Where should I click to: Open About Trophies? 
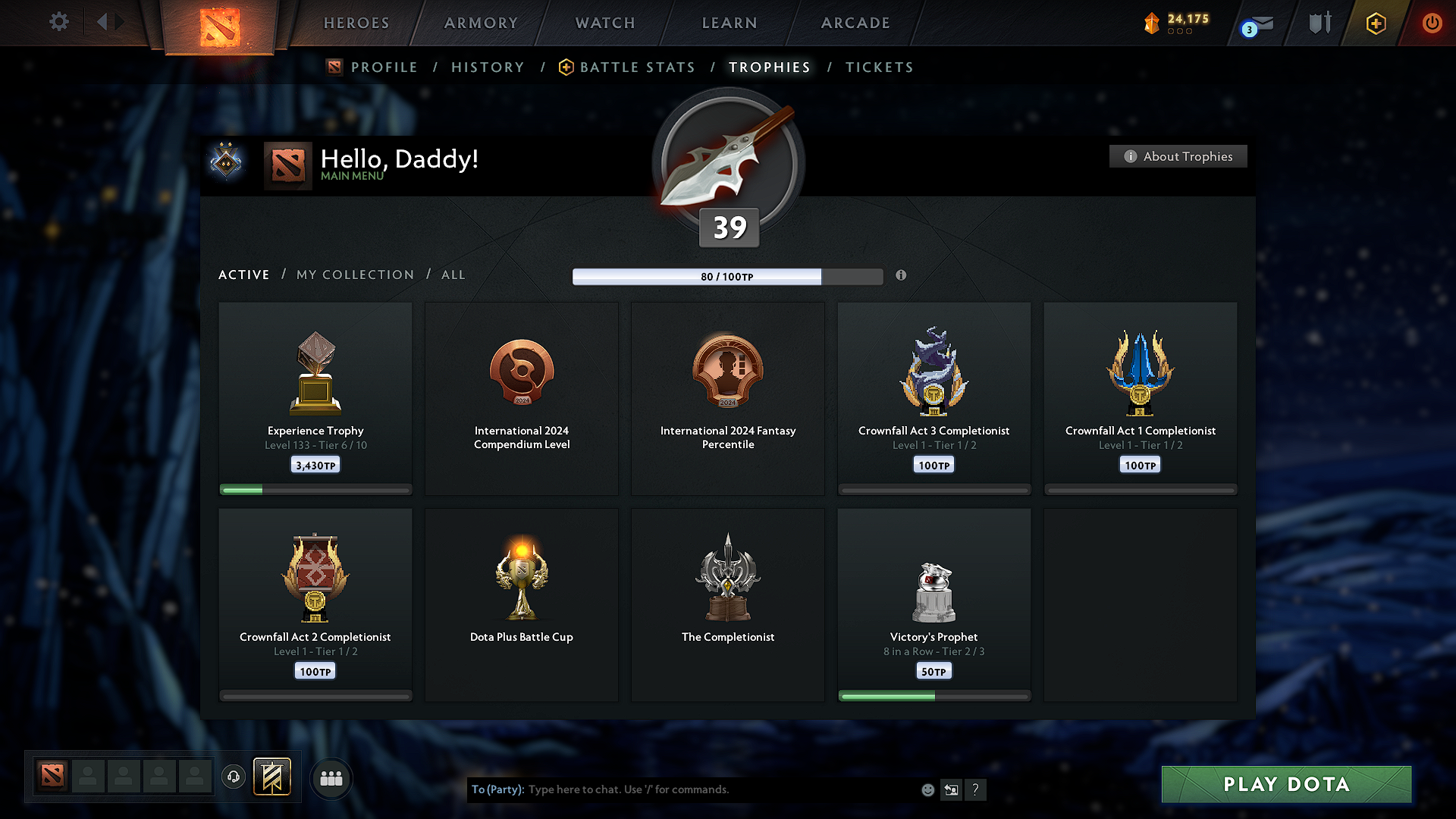pyautogui.click(x=1178, y=156)
